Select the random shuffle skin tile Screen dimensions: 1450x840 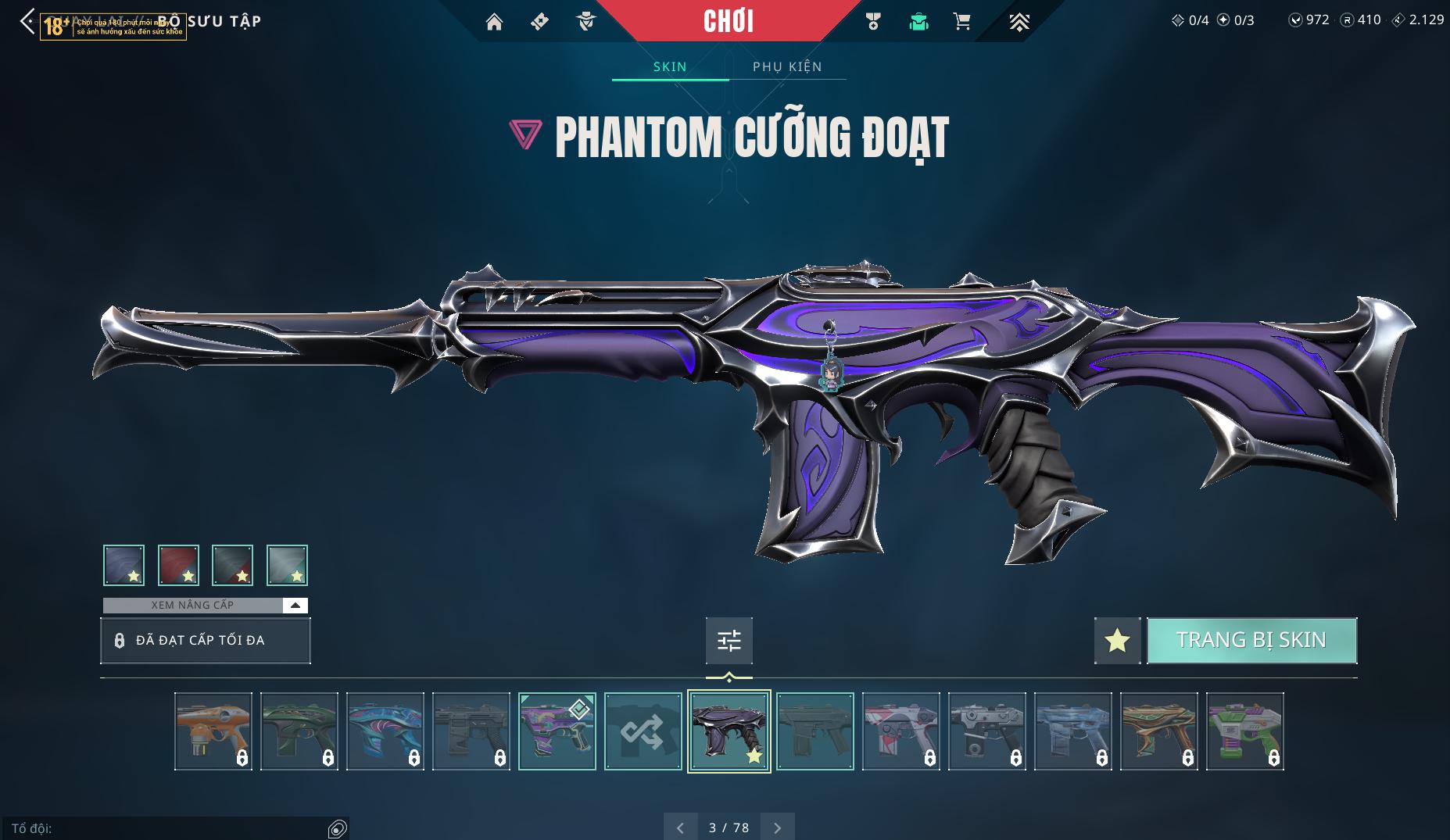point(643,731)
